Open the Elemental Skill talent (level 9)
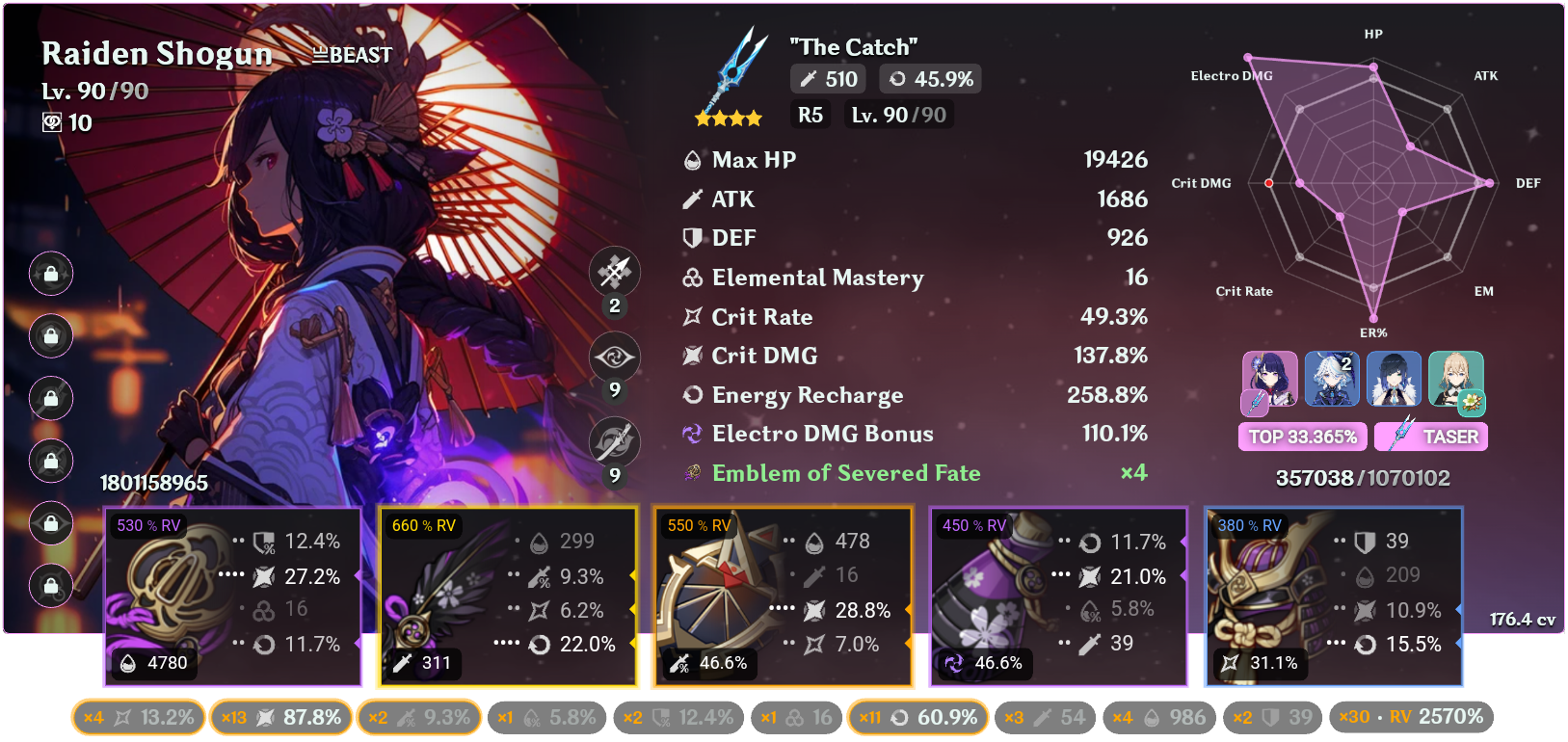This screenshot has width=1568, height=742. (614, 356)
